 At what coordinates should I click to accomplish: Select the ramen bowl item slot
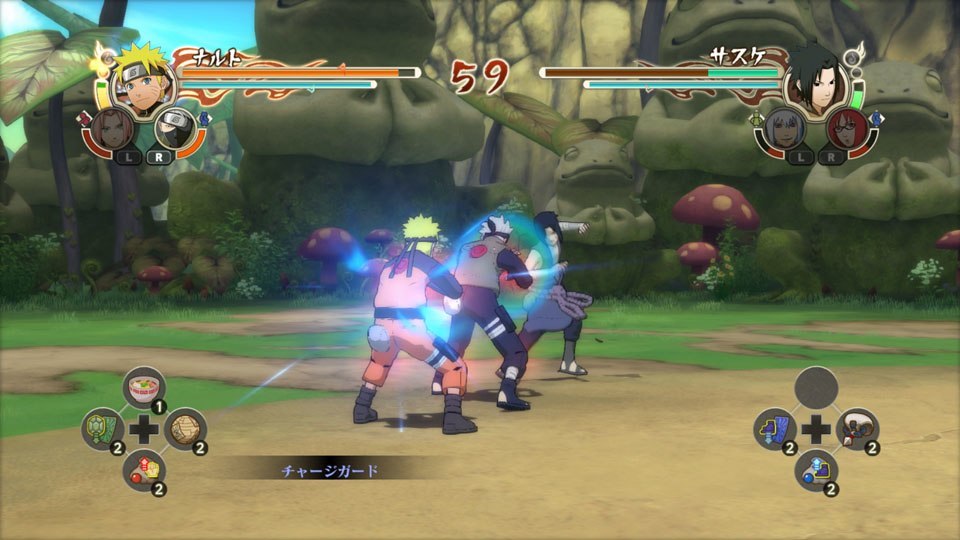[x=145, y=388]
